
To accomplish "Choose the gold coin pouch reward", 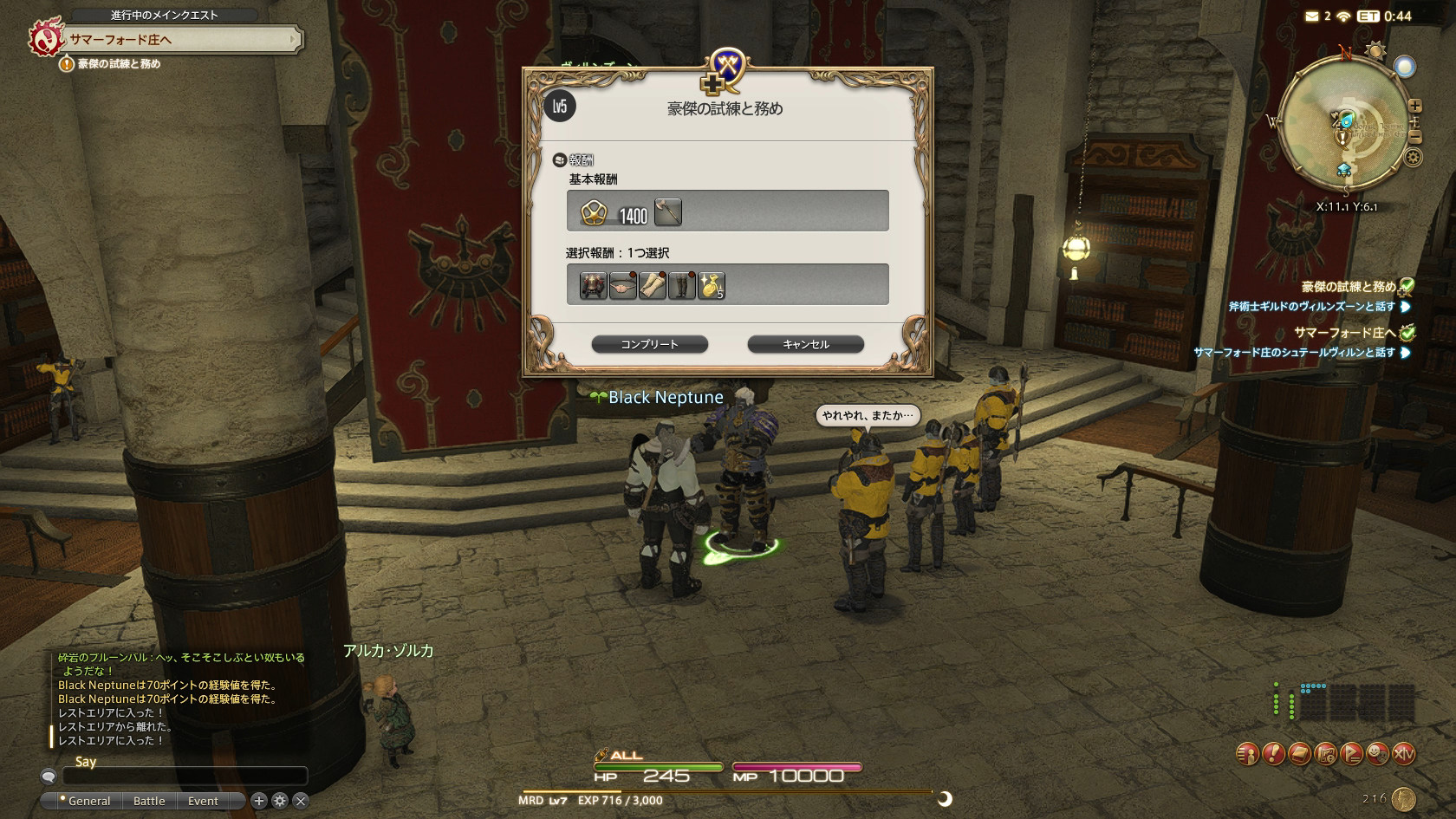I will (711, 285).
